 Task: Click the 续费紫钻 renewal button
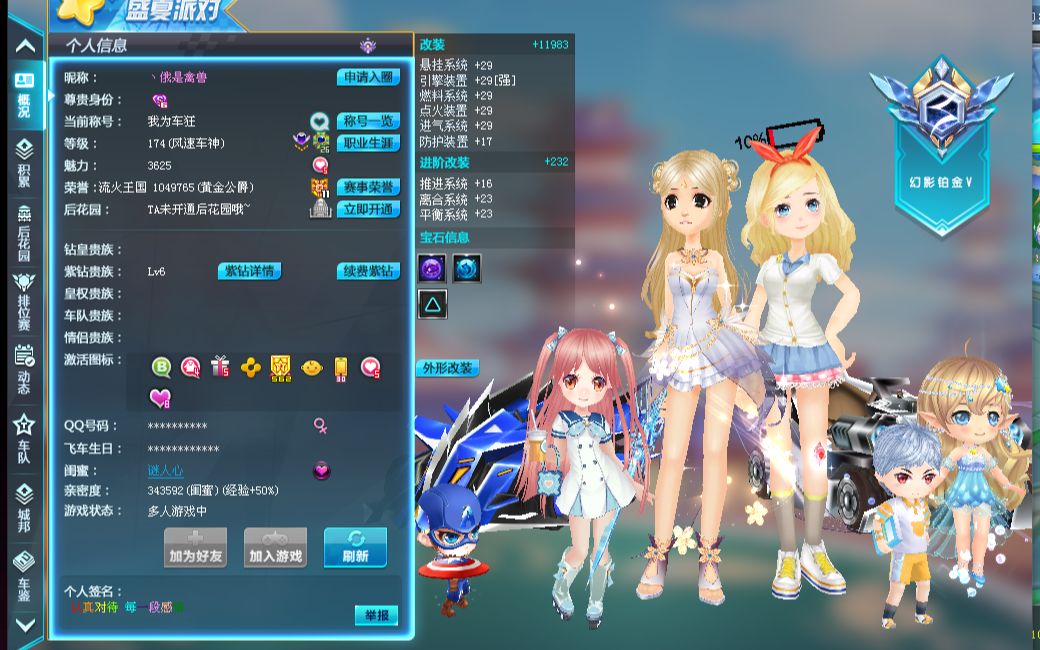click(368, 271)
